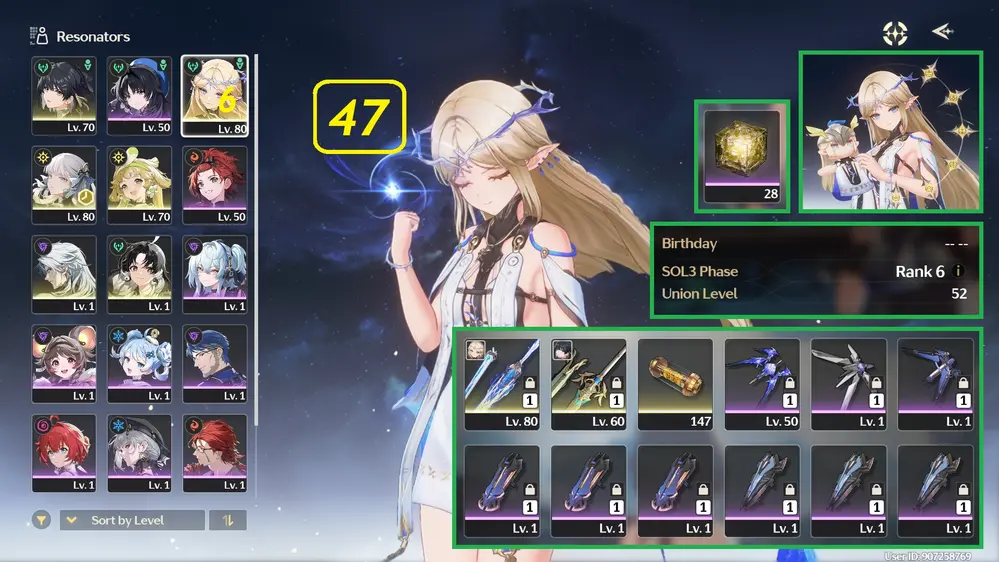Choose the blue-beret Lv. 50 resonator
Image resolution: width=999 pixels, height=562 pixels.
pos(139,94)
